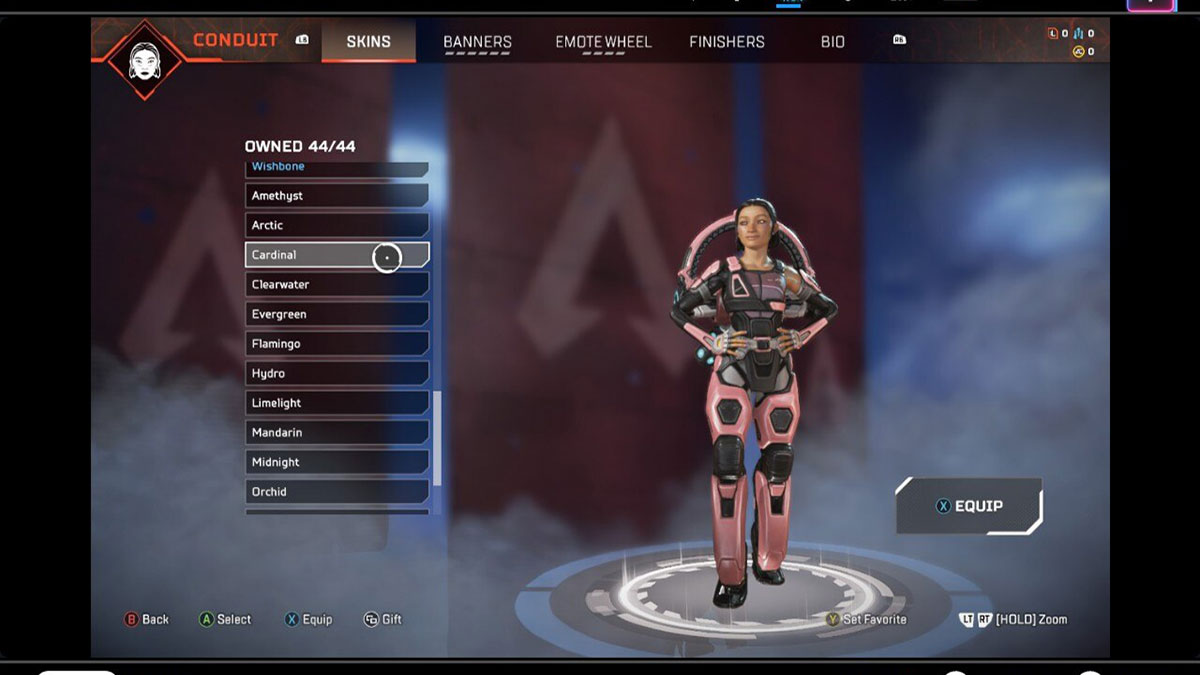The width and height of the screenshot is (1200, 675).
Task: Equip the selected skin with the Equip button
Action: click(969, 506)
